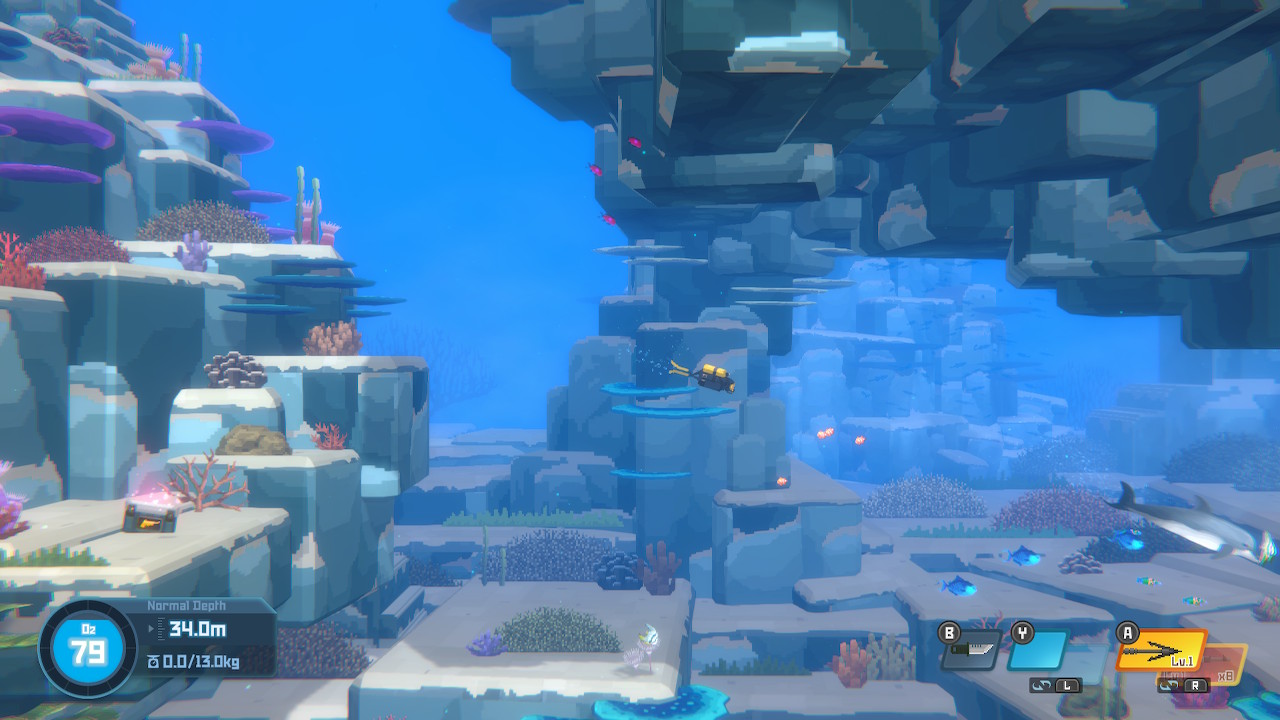Choose the empty blue item slot
This screenshot has width=1280, height=720.
tap(1037, 651)
